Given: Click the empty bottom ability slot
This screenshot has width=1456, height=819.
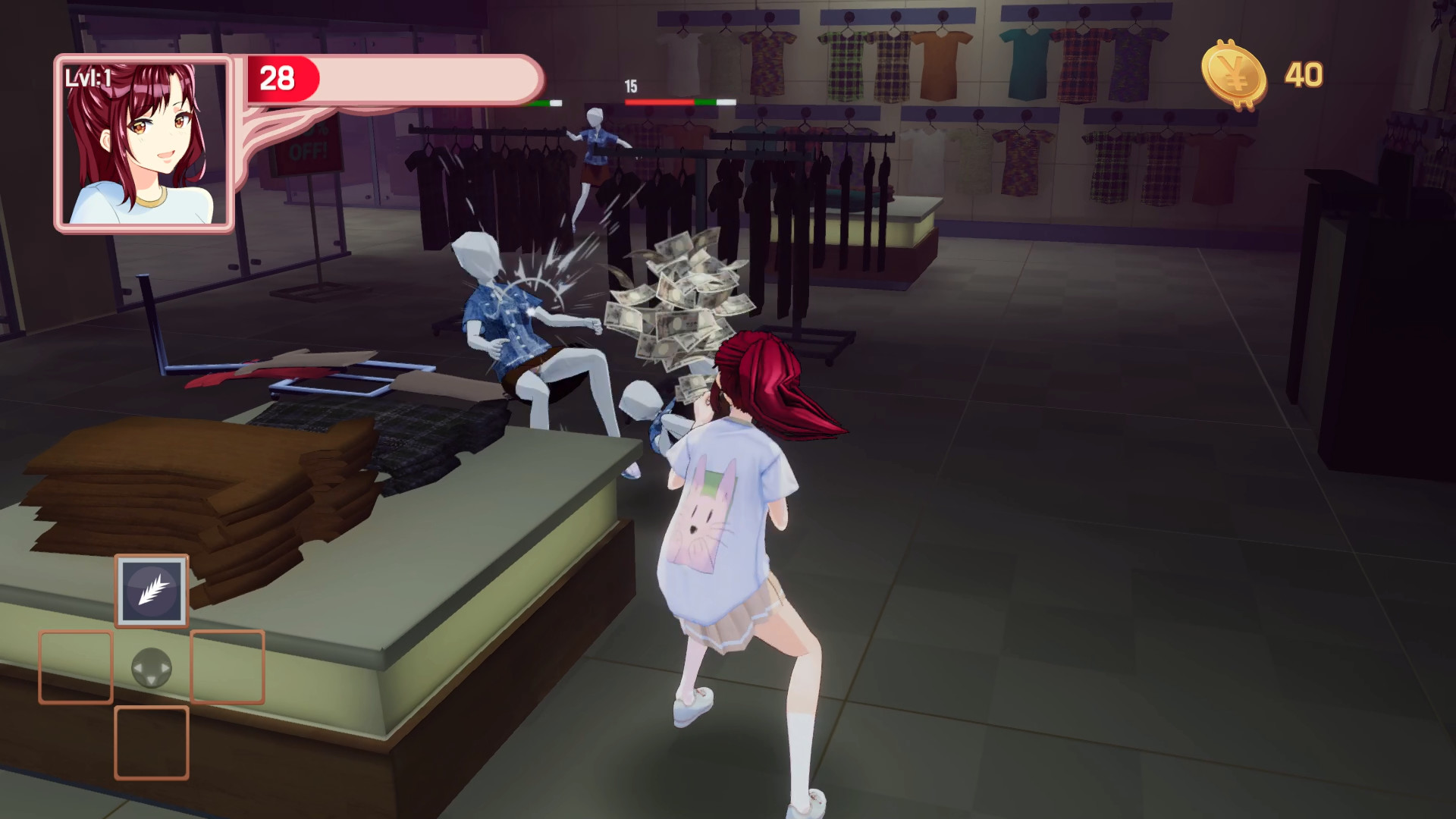Looking at the screenshot, I should (150, 745).
